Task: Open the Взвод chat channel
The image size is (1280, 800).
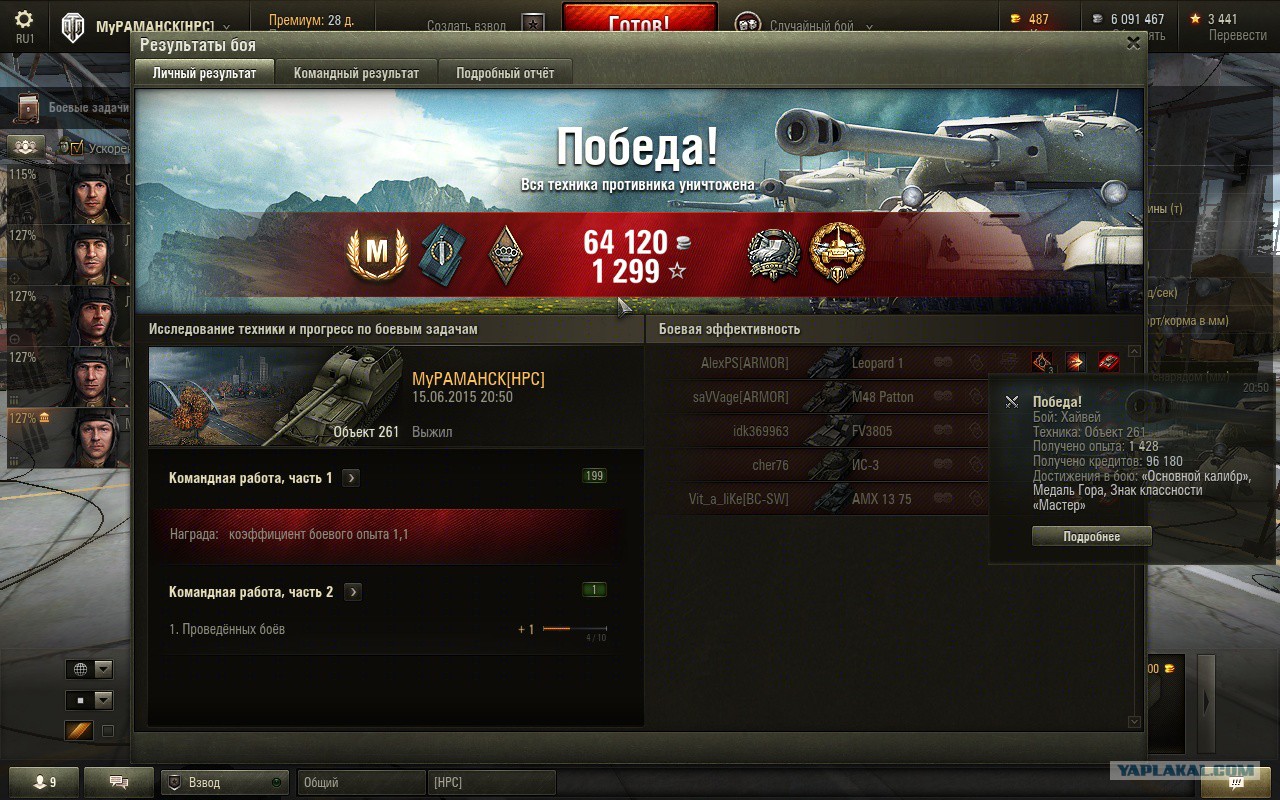Action: (224, 782)
